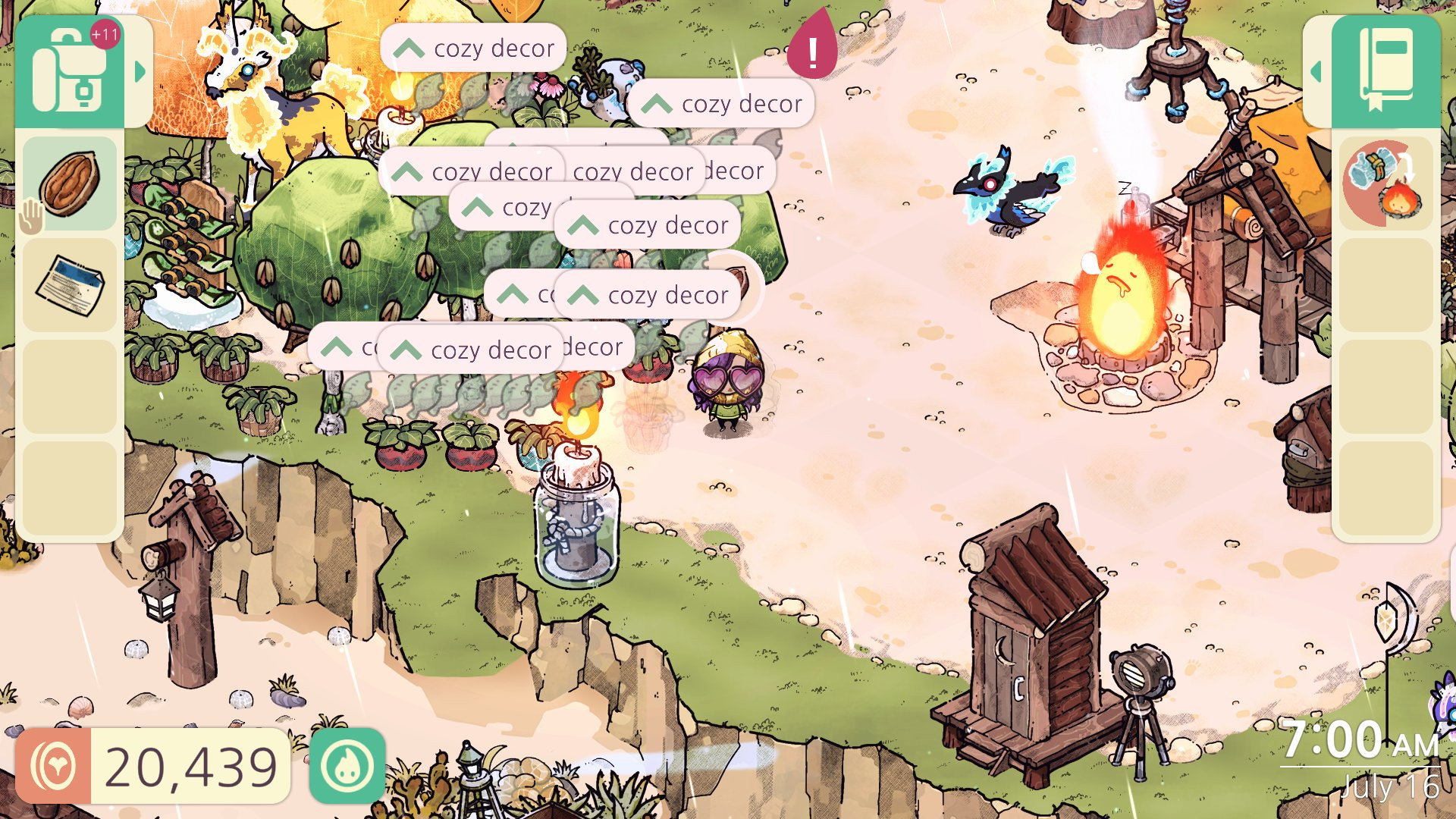
Task: Expand the journal panel arrow
Action: coord(1316,73)
